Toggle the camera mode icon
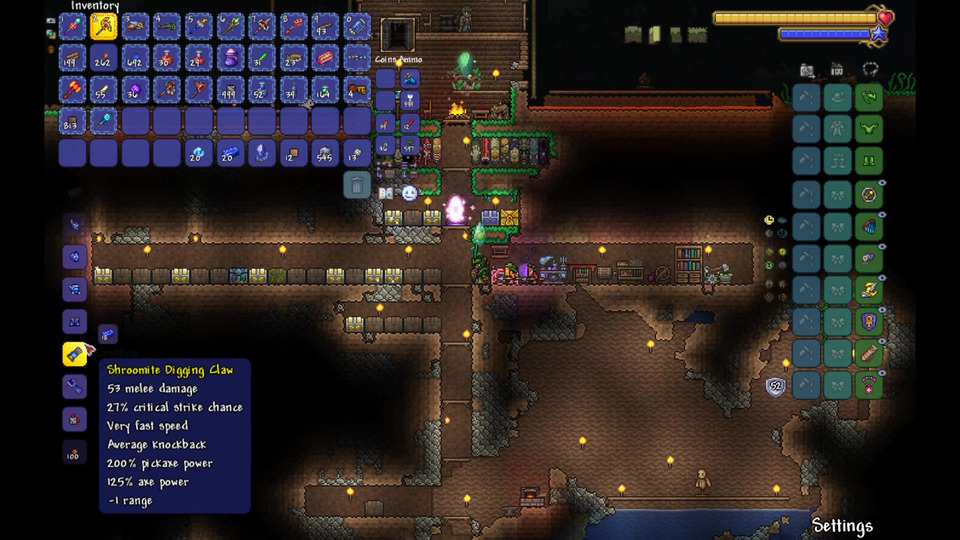960x540 pixels. 806,70
